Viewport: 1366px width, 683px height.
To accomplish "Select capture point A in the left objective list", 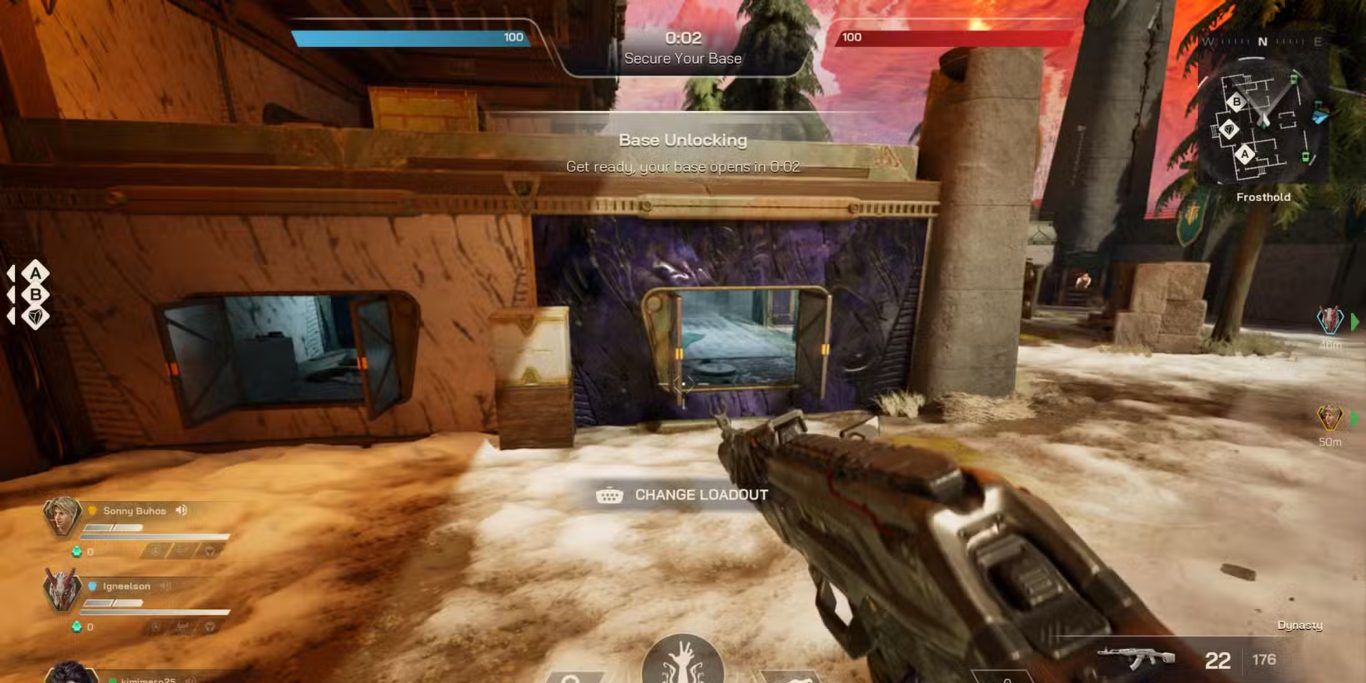I will tap(36, 272).
